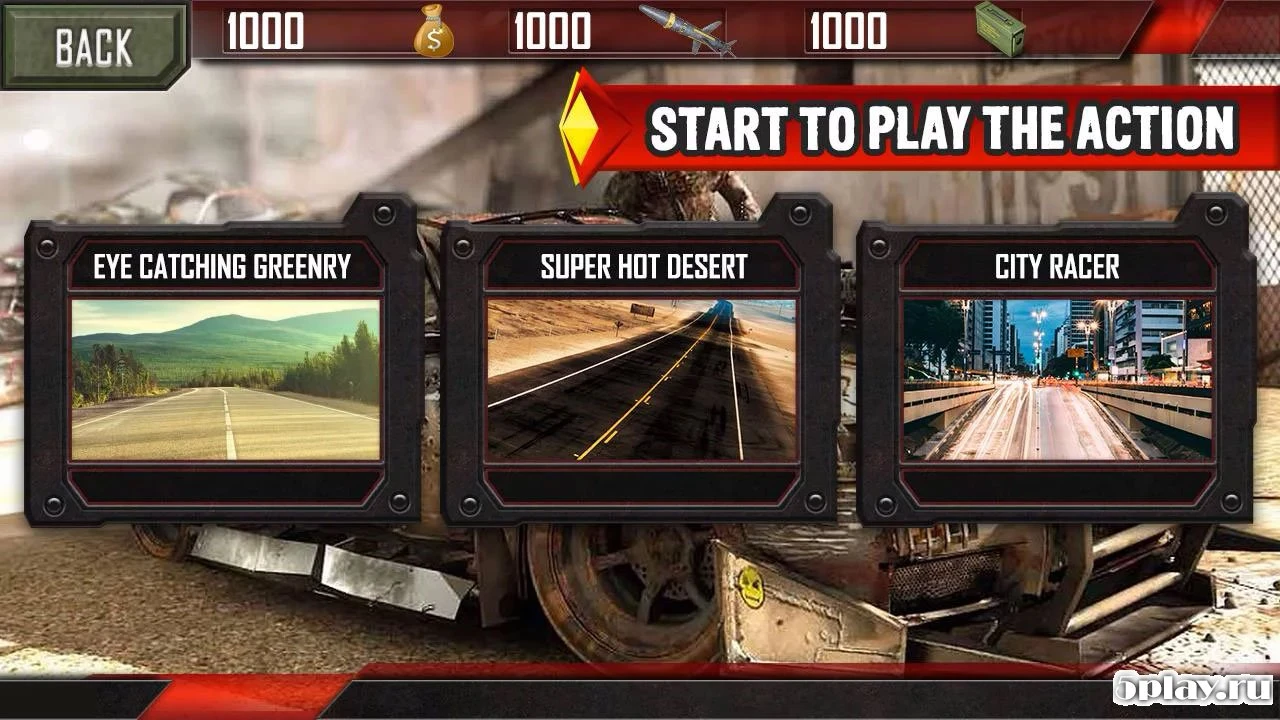The image size is (1280, 720).
Task: Click the City Racer title label
Action: point(1058,265)
